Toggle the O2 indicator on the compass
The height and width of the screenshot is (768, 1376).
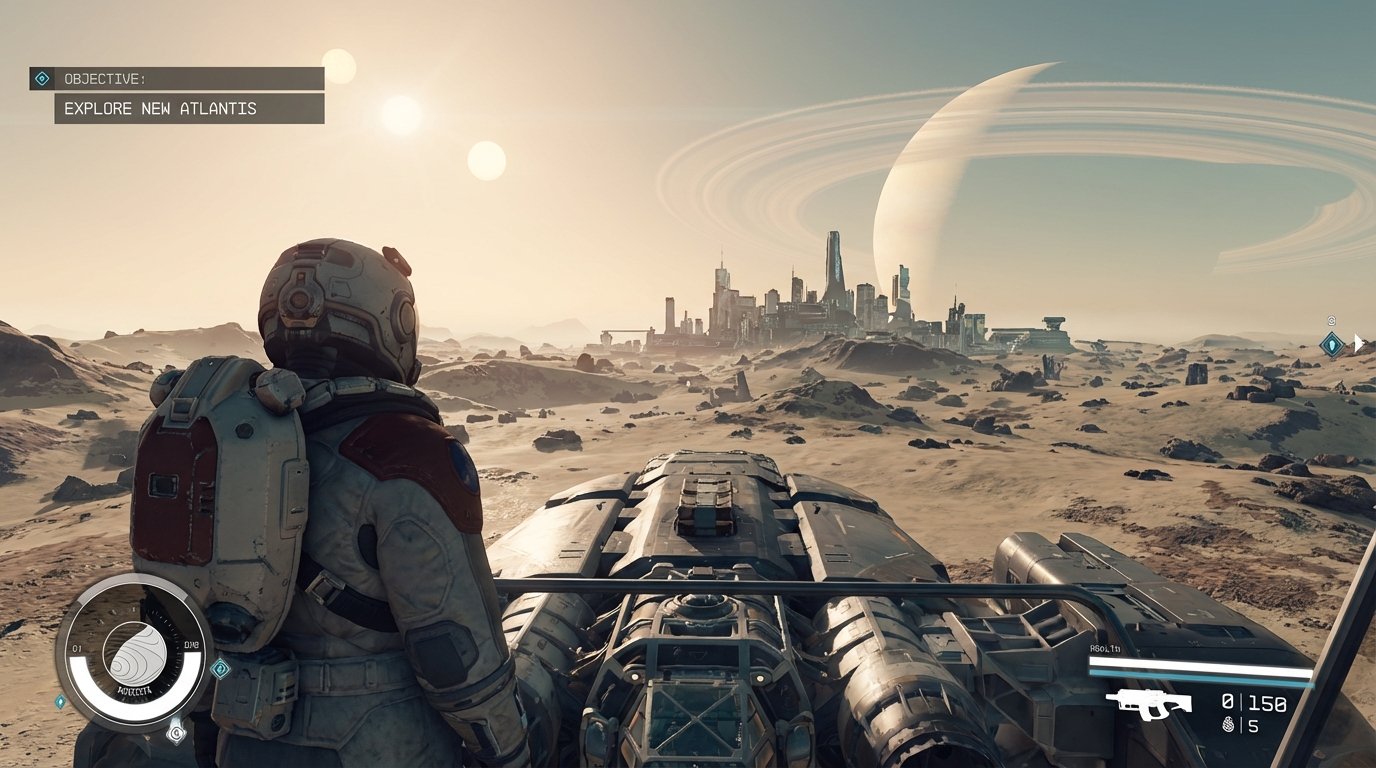77,647
